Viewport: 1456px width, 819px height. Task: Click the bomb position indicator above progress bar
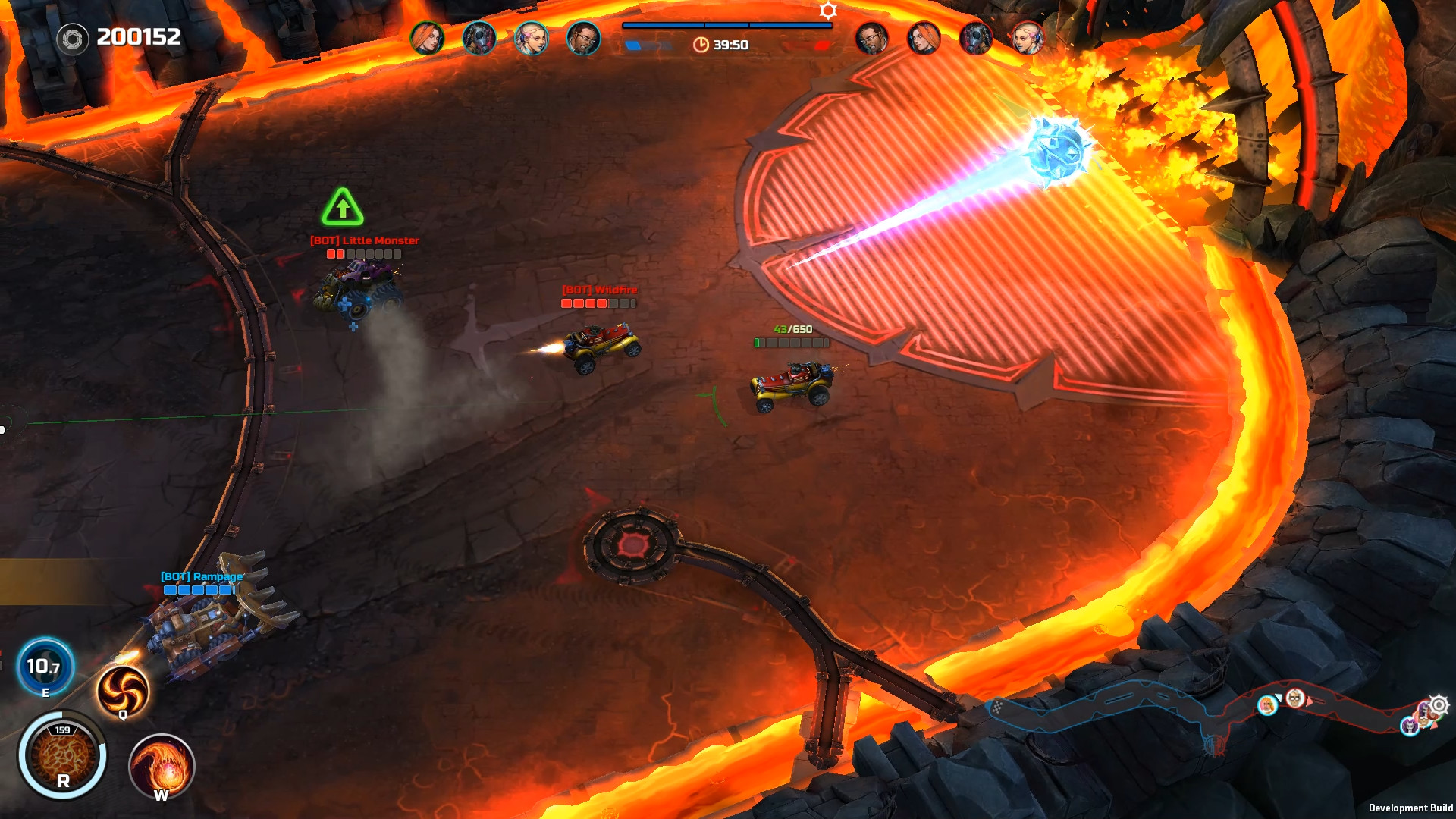(828, 11)
